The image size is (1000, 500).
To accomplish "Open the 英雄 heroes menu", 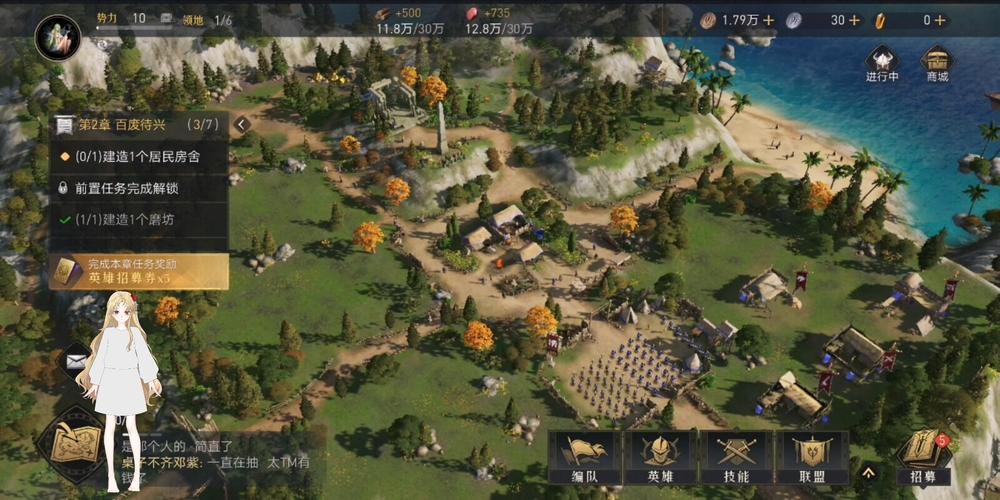I will 660,458.
